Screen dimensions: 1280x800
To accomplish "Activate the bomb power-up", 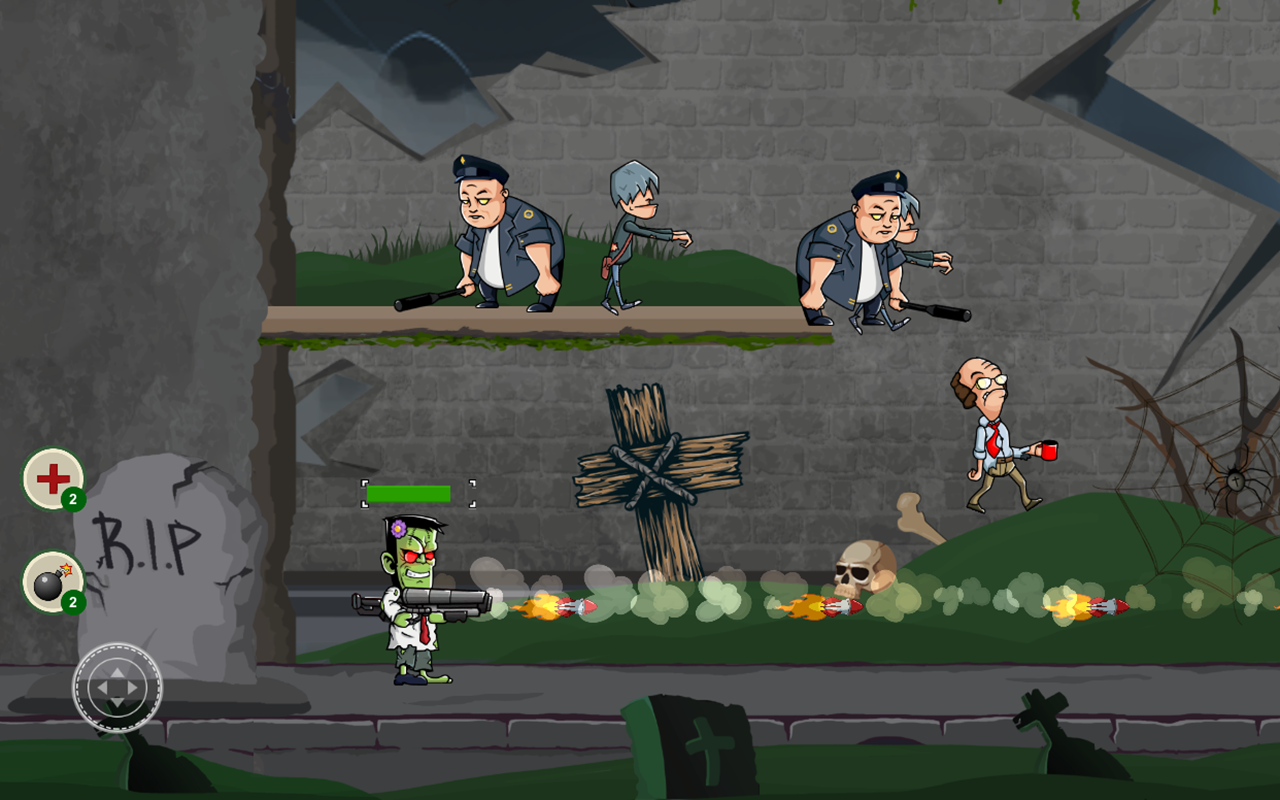I will (x=50, y=585).
